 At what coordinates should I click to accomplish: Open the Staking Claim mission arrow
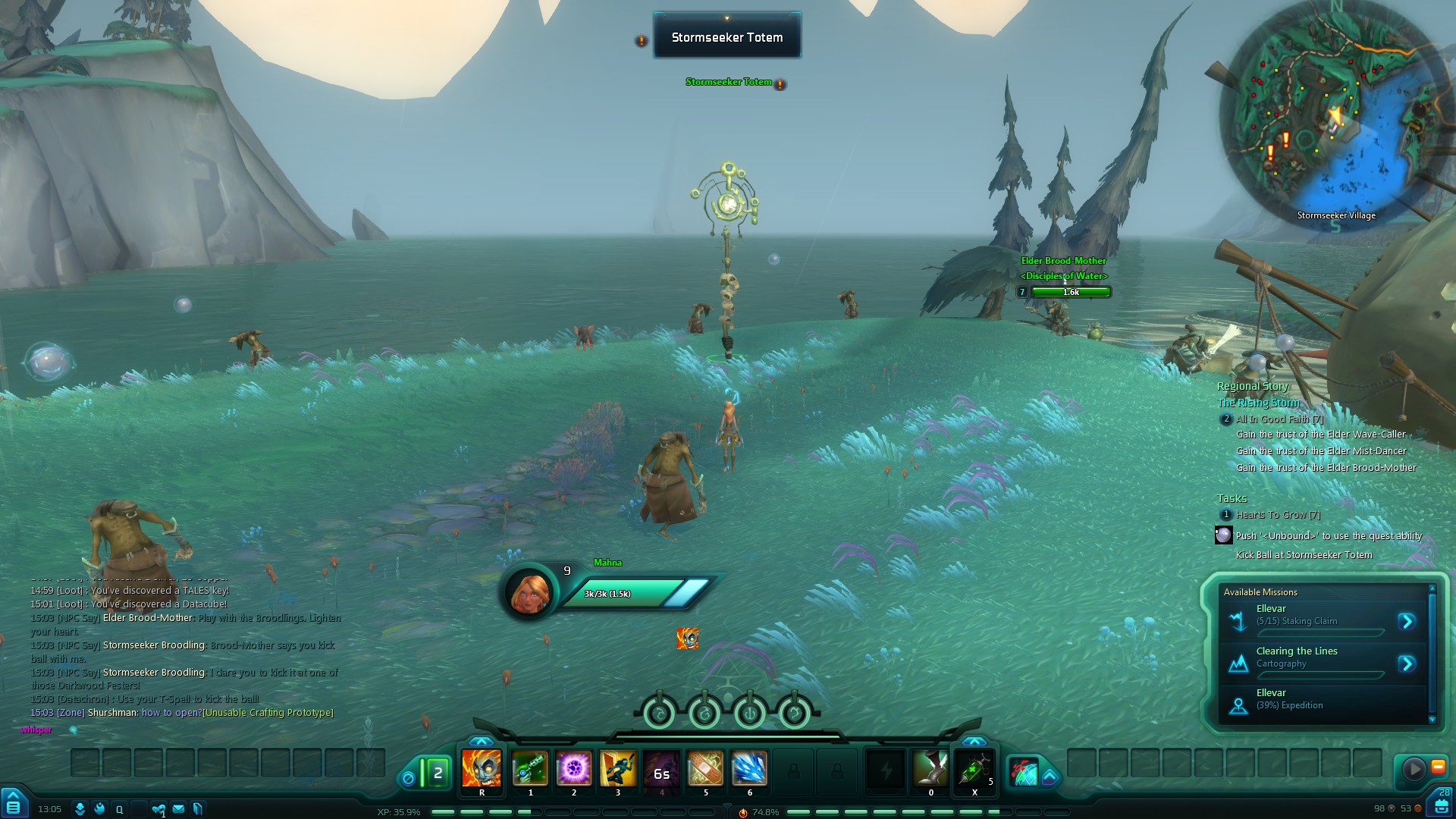point(1407,622)
